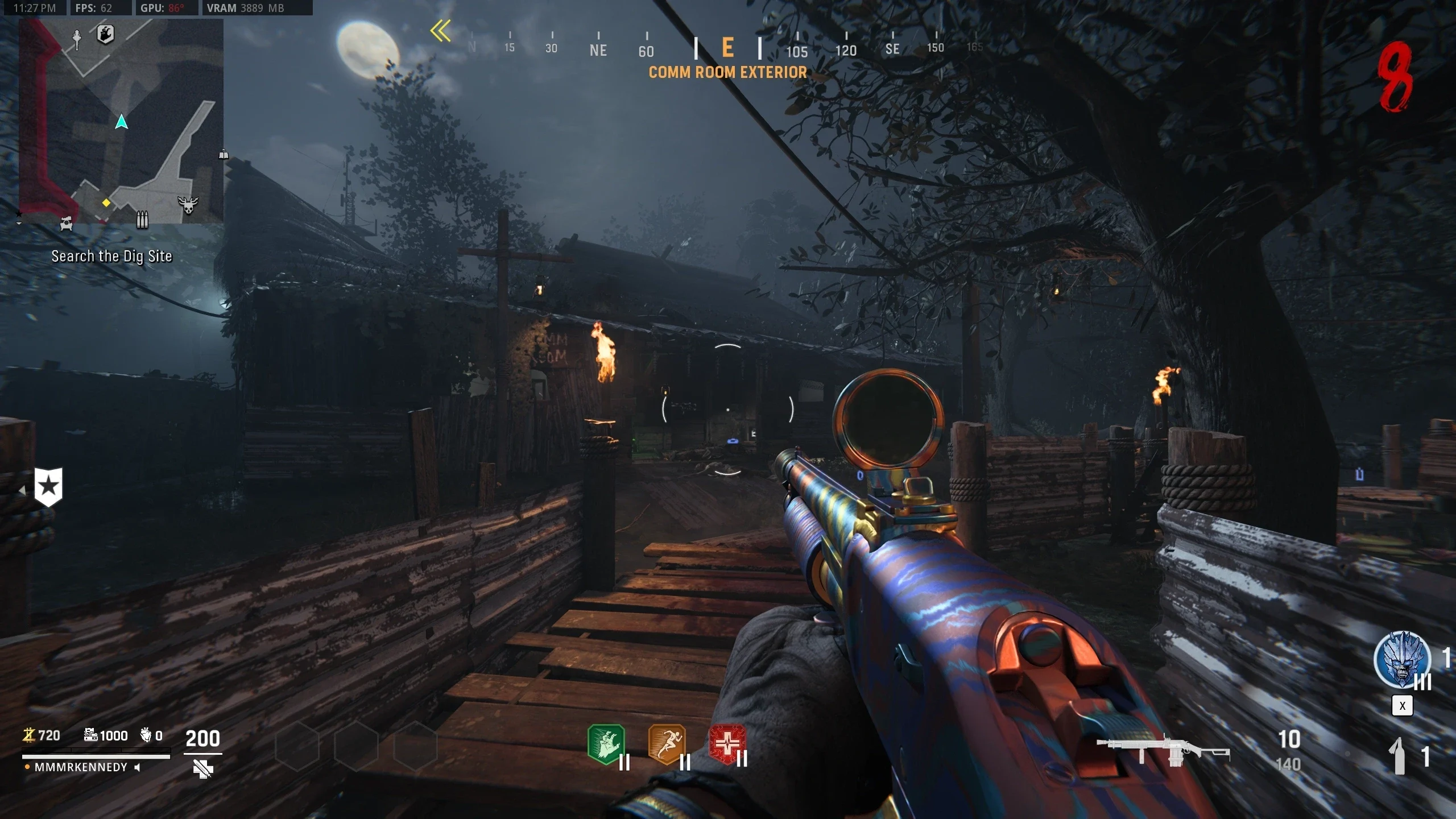Click the red medical cross perk
The height and width of the screenshot is (819, 1456).
point(727,744)
